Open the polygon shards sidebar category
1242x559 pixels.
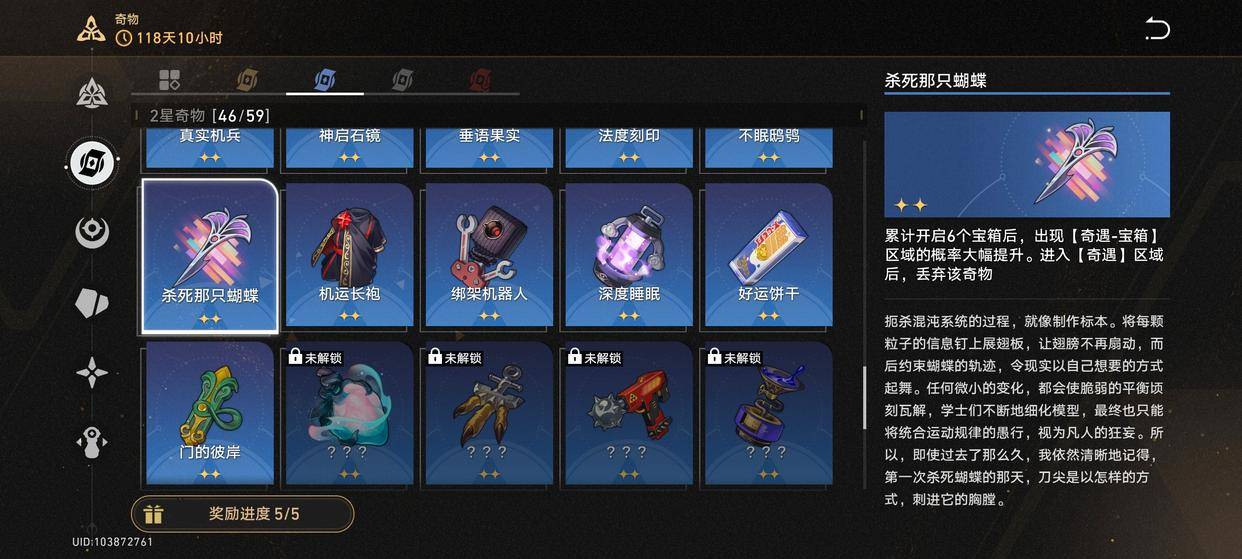[x=93, y=303]
